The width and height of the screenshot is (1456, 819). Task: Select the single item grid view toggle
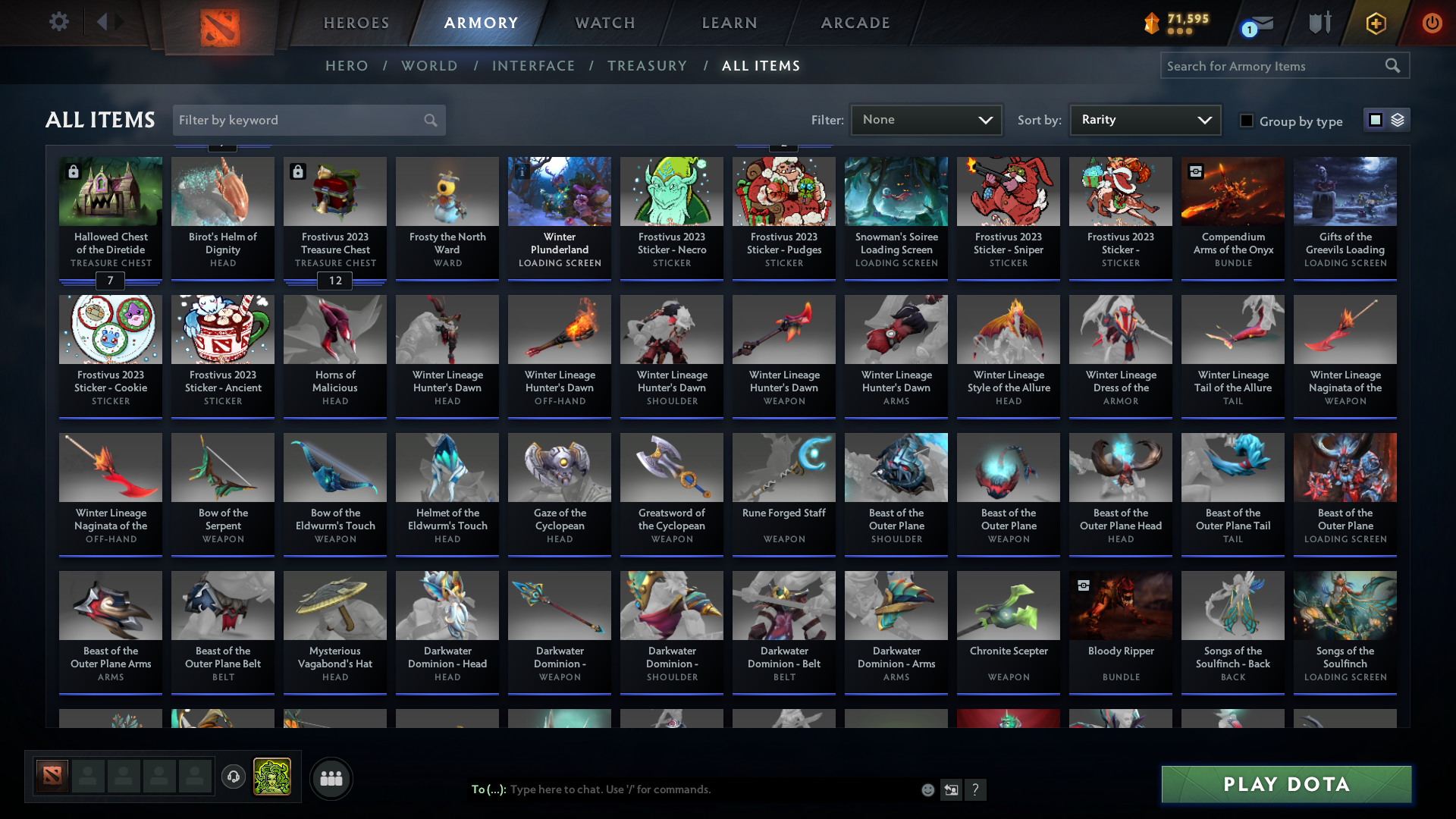[1375, 119]
